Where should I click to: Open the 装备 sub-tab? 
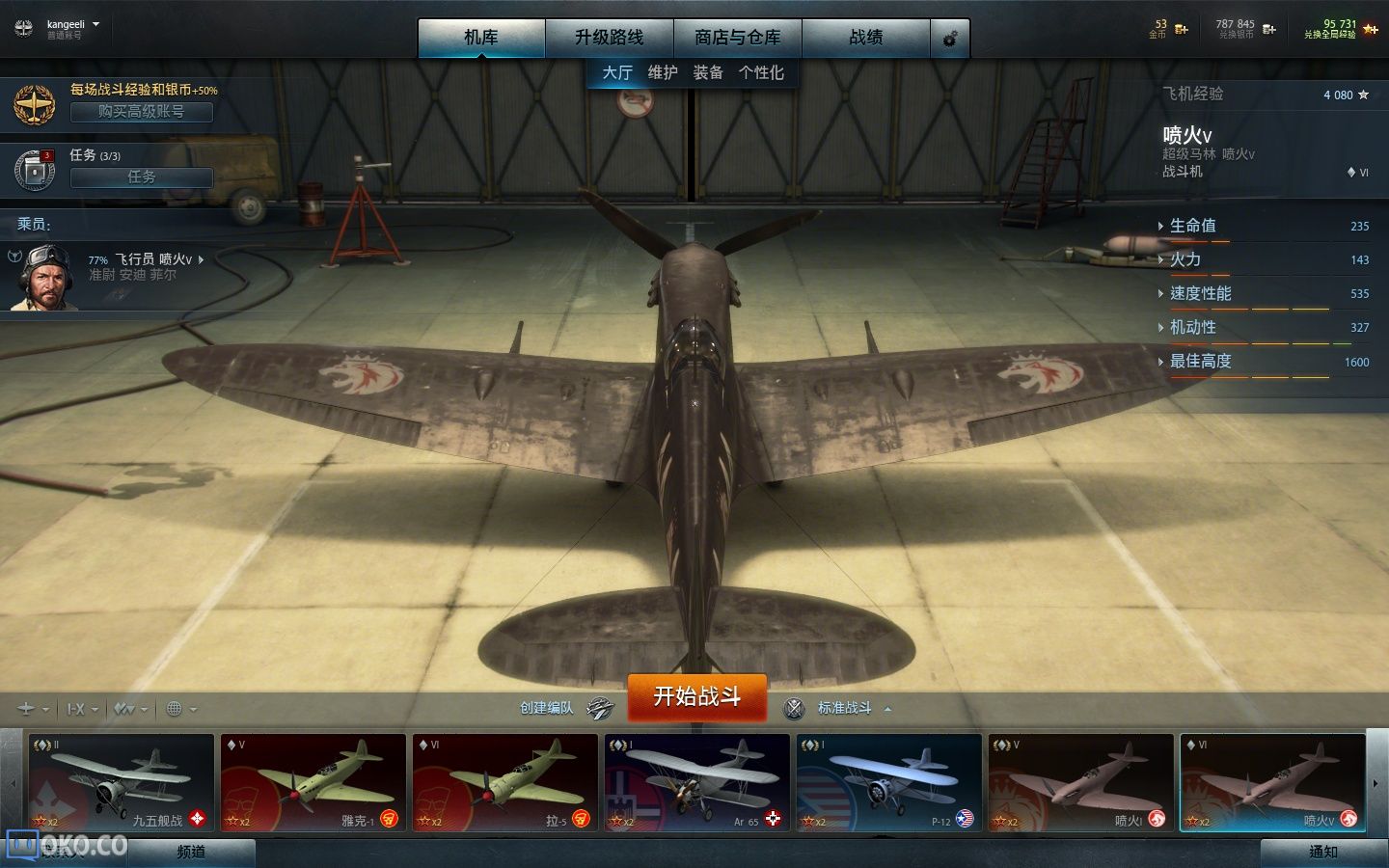[708, 72]
